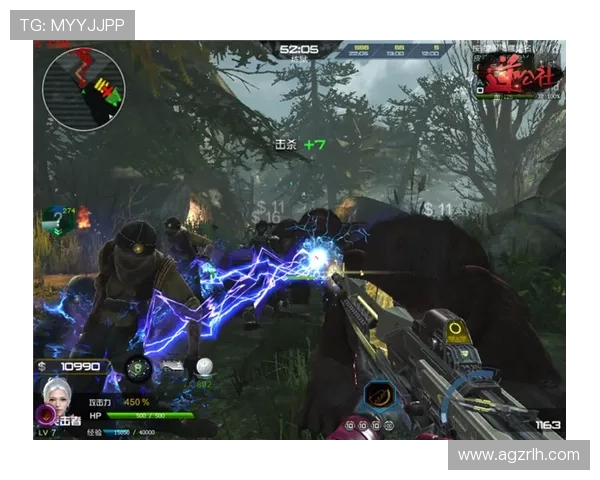Open the www.agzrlh.com watermark link
The image size is (600, 480).
pos(519,455)
